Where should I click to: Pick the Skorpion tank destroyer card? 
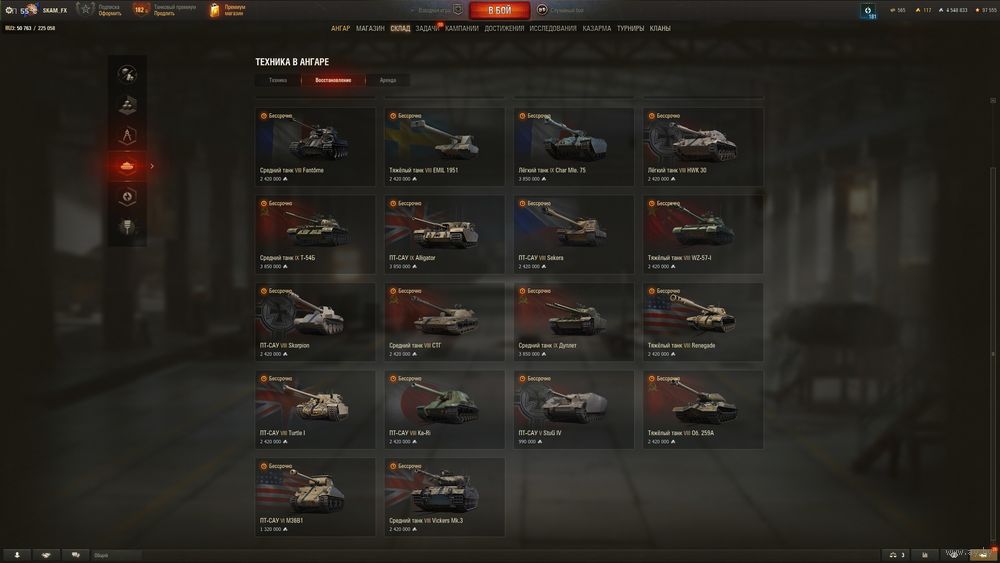click(315, 321)
